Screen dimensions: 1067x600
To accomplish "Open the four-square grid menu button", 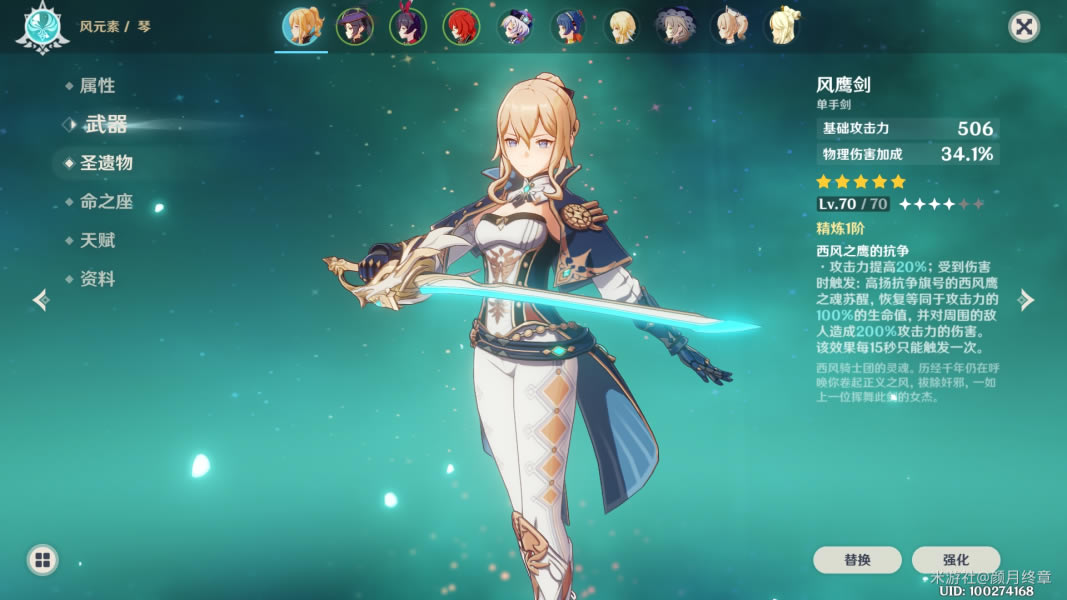I will click(x=42, y=560).
